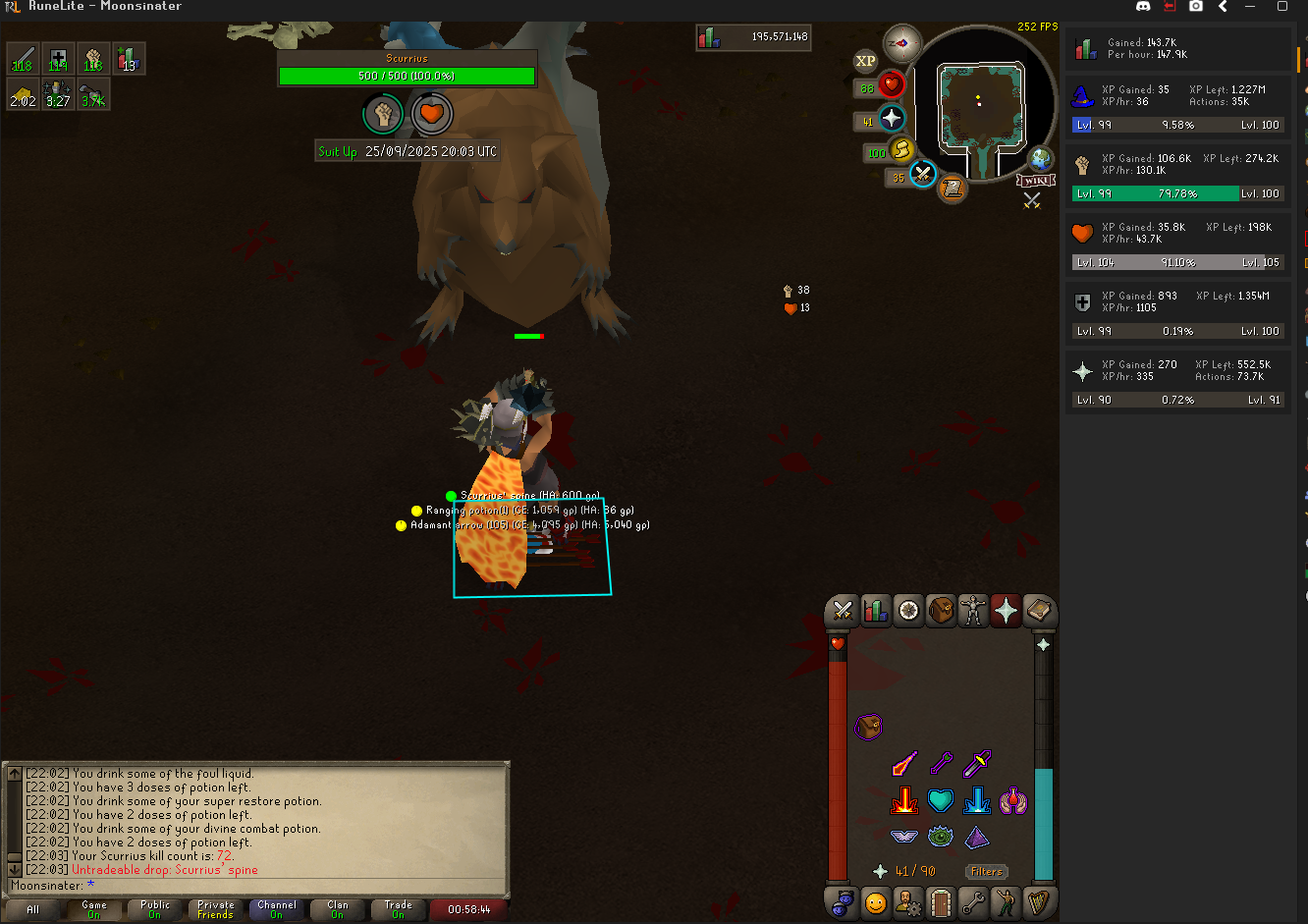Toggle quick prayers with the prayer orb
The height and width of the screenshot is (924, 1308).
[892, 120]
